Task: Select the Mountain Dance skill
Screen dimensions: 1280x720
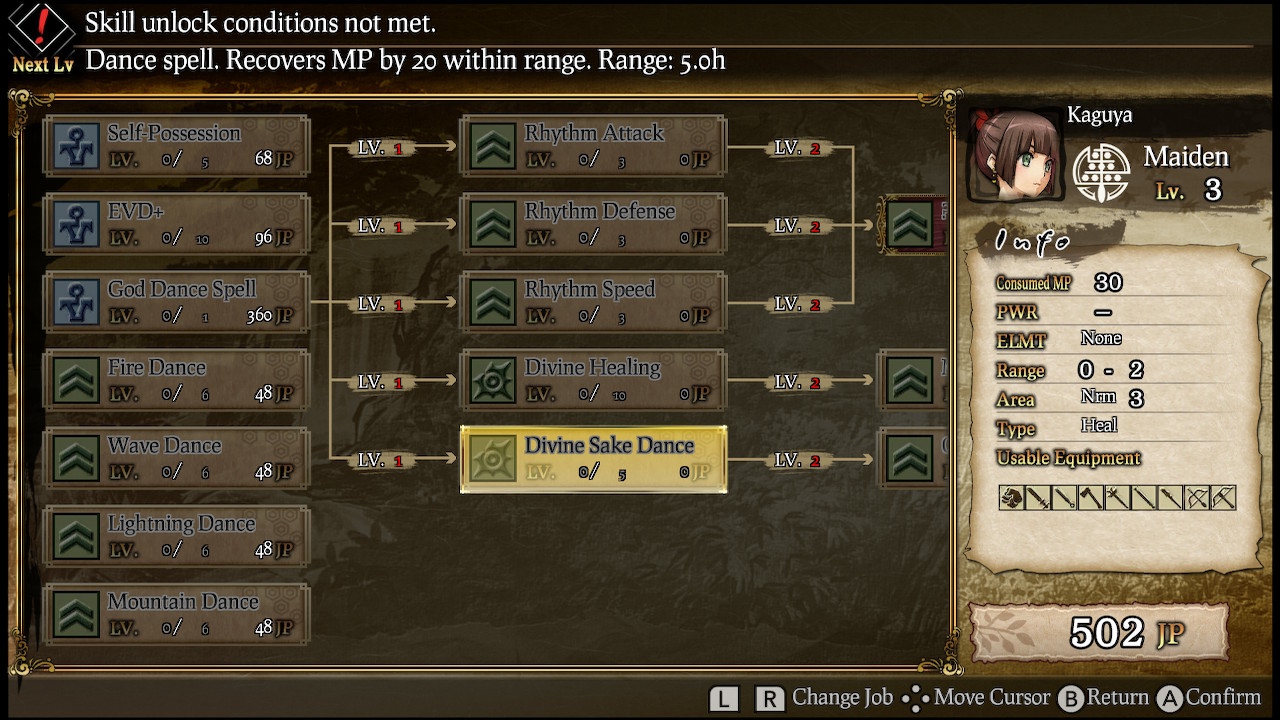Action: tap(176, 614)
